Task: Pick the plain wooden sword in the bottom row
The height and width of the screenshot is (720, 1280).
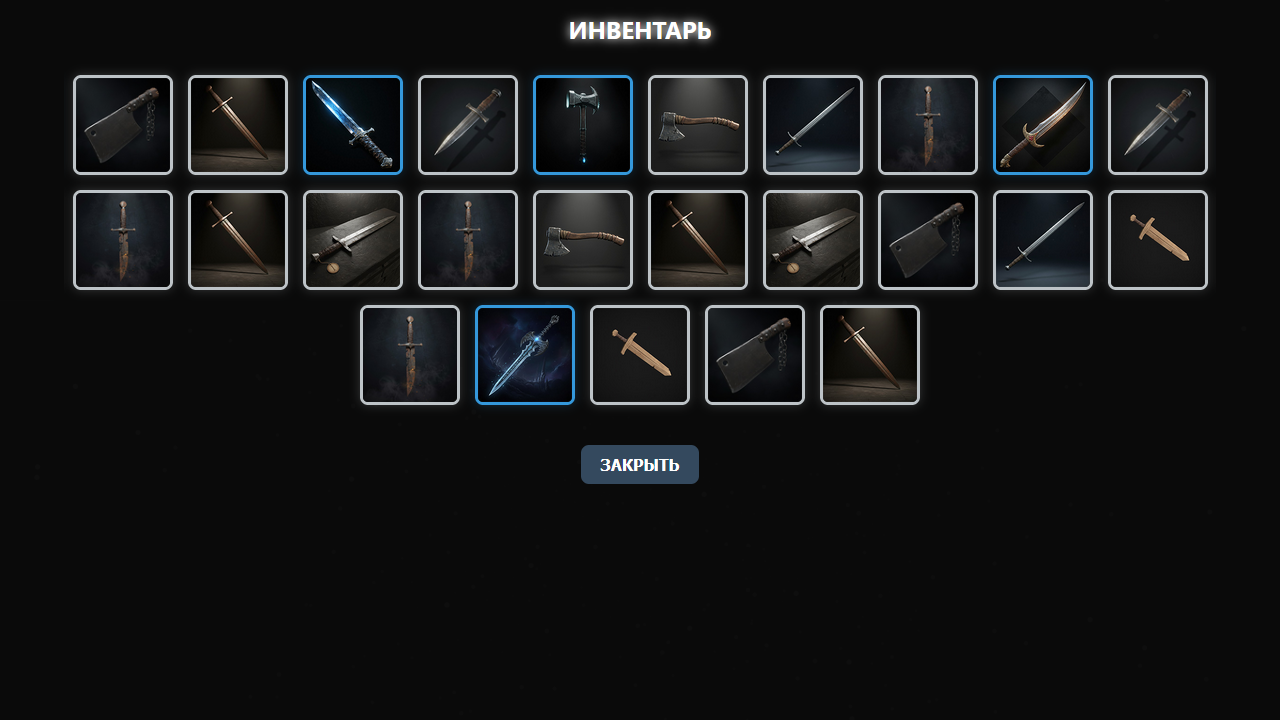Action: click(x=640, y=354)
